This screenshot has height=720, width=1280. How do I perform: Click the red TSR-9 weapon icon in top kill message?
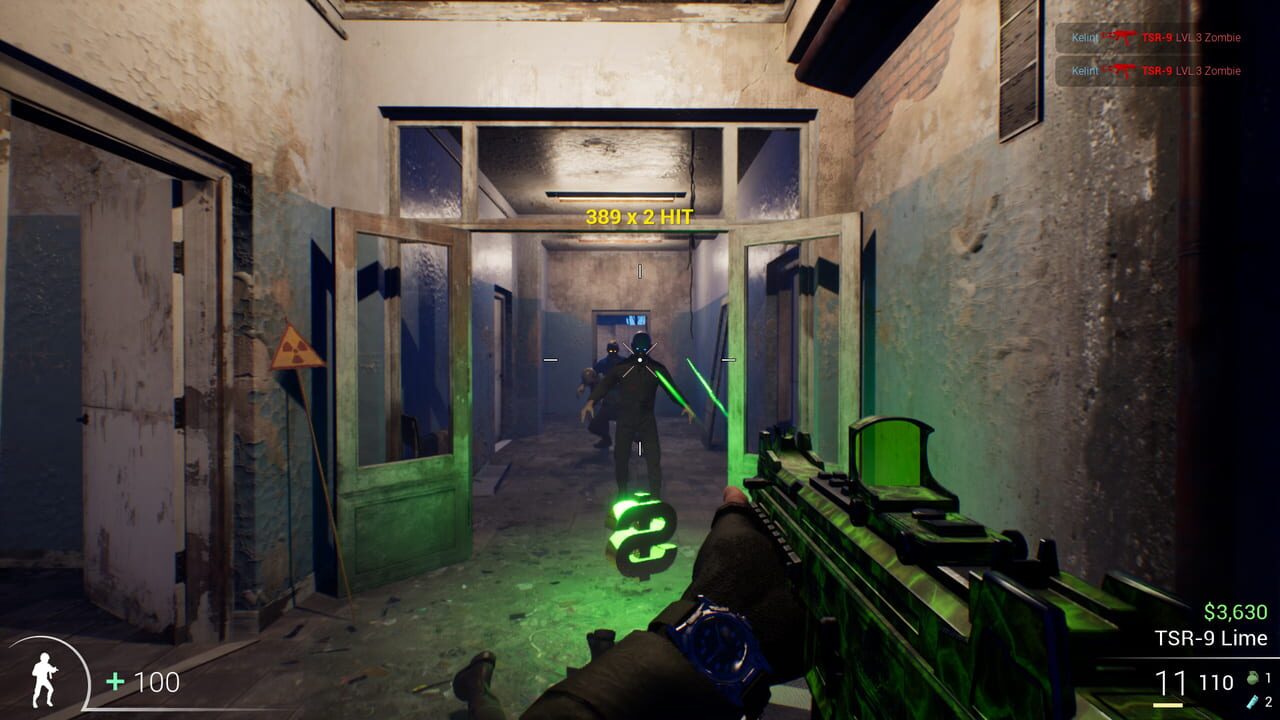[x=1122, y=36]
